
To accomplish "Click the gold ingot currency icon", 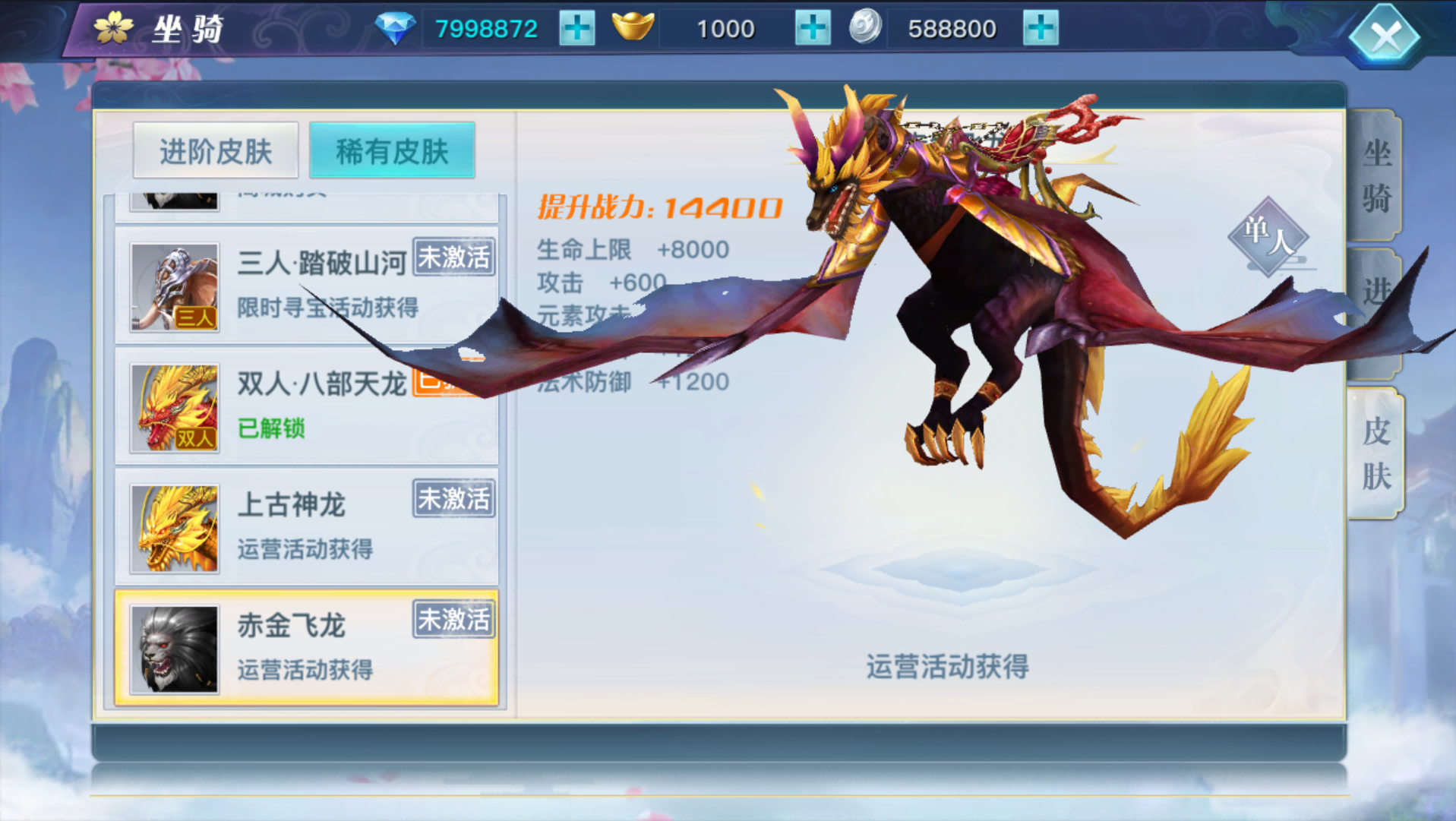I will pos(634,27).
